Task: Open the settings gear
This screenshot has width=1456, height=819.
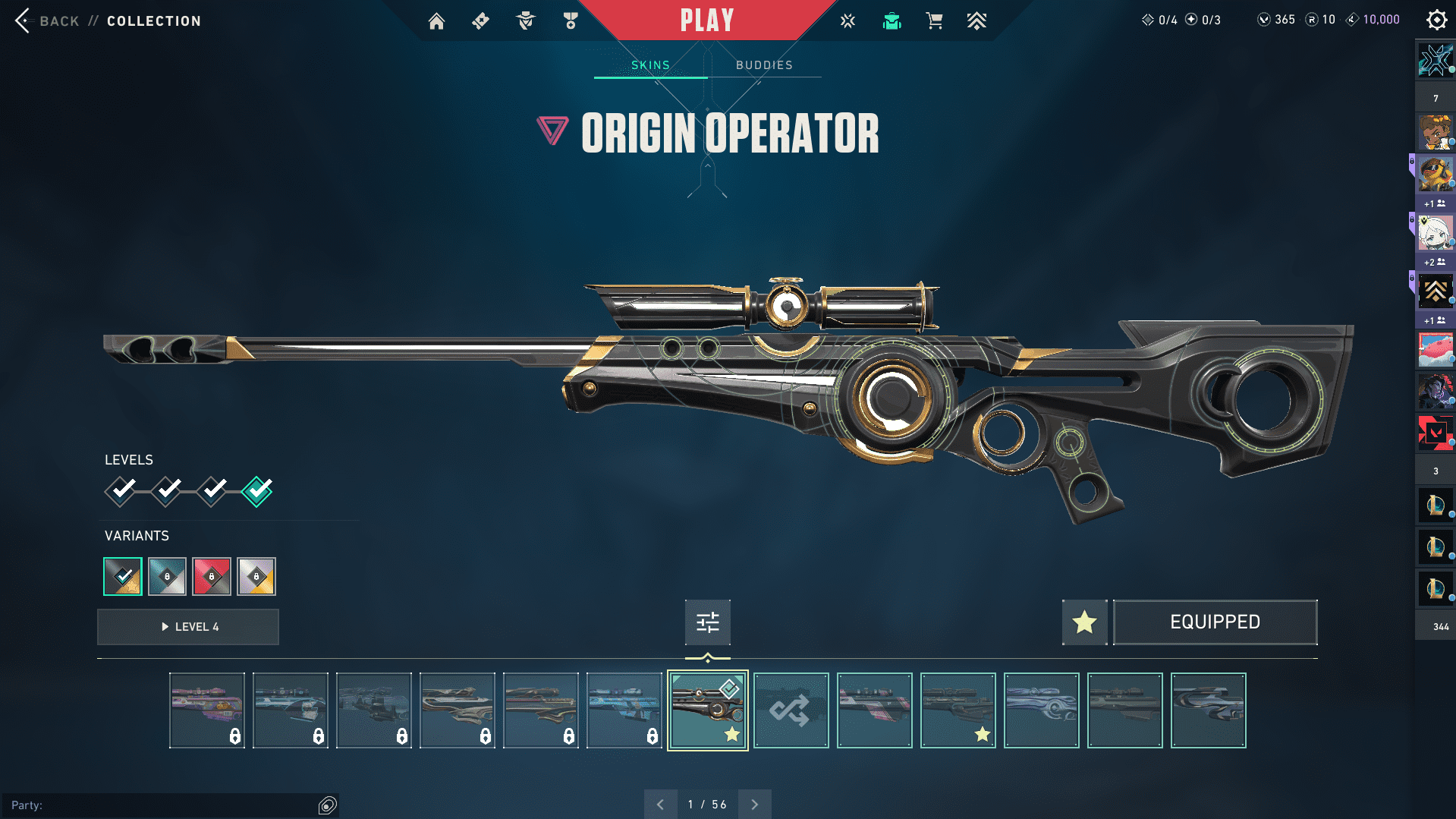Action: pyautogui.click(x=1436, y=20)
